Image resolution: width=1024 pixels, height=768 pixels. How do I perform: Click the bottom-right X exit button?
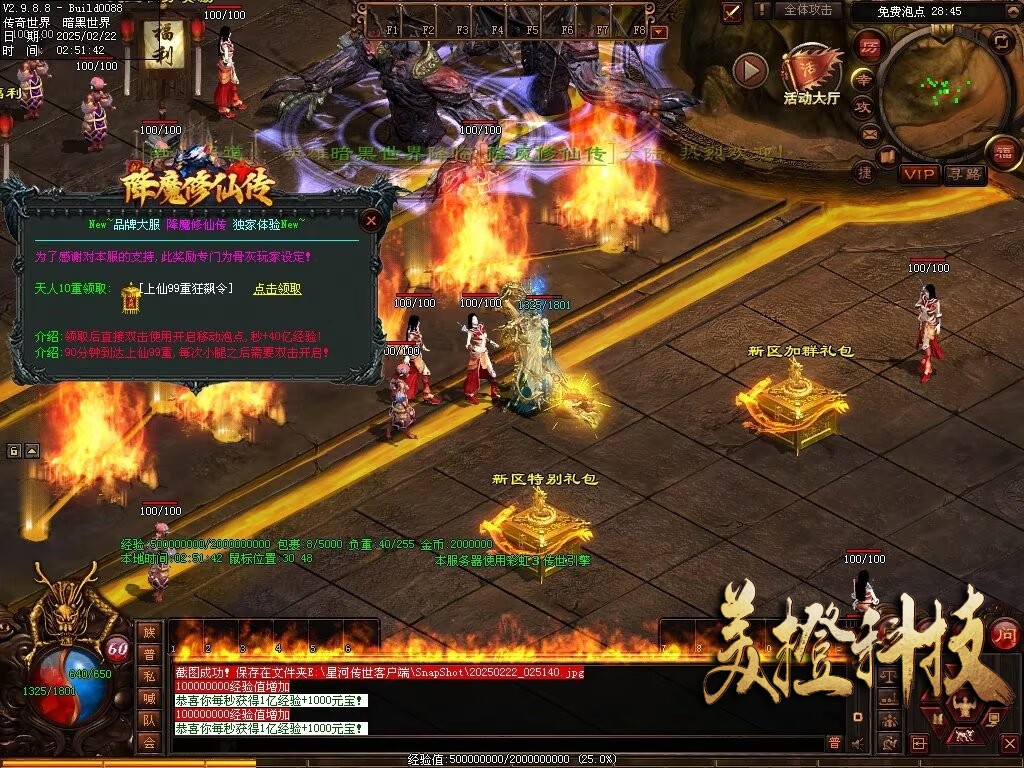[x=1009, y=743]
